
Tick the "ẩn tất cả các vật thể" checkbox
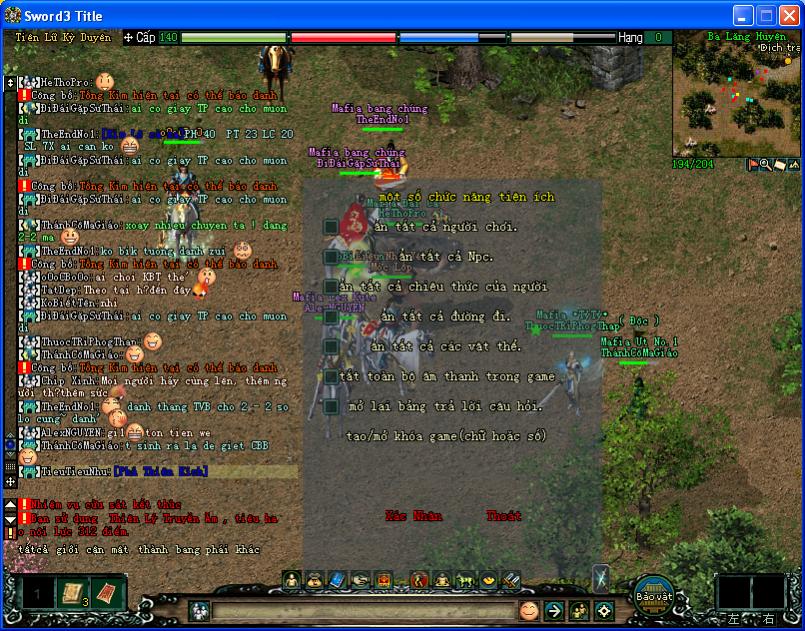330,347
